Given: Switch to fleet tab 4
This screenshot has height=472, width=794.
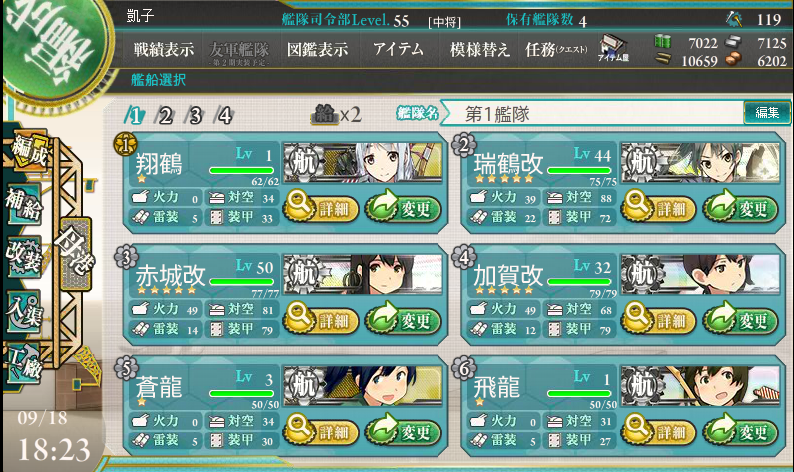Looking at the screenshot, I should click(225, 115).
